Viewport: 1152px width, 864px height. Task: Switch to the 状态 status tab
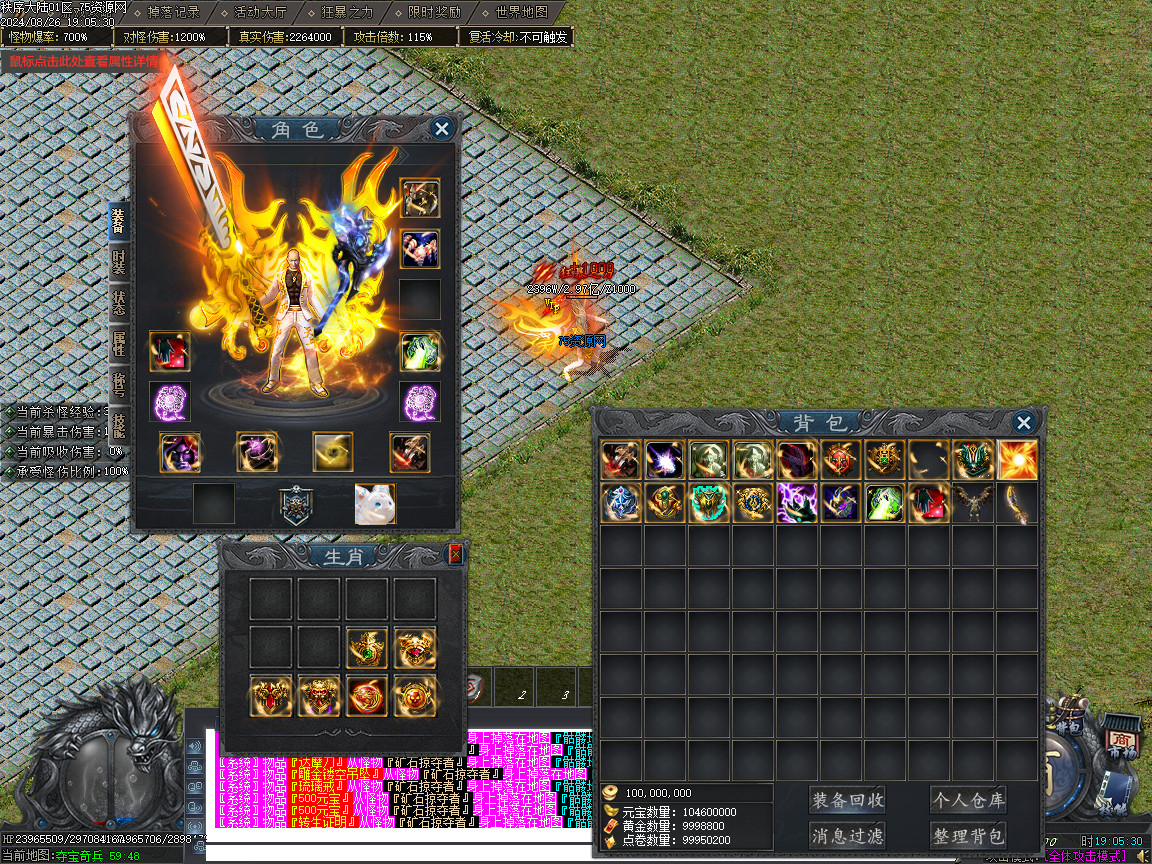119,304
